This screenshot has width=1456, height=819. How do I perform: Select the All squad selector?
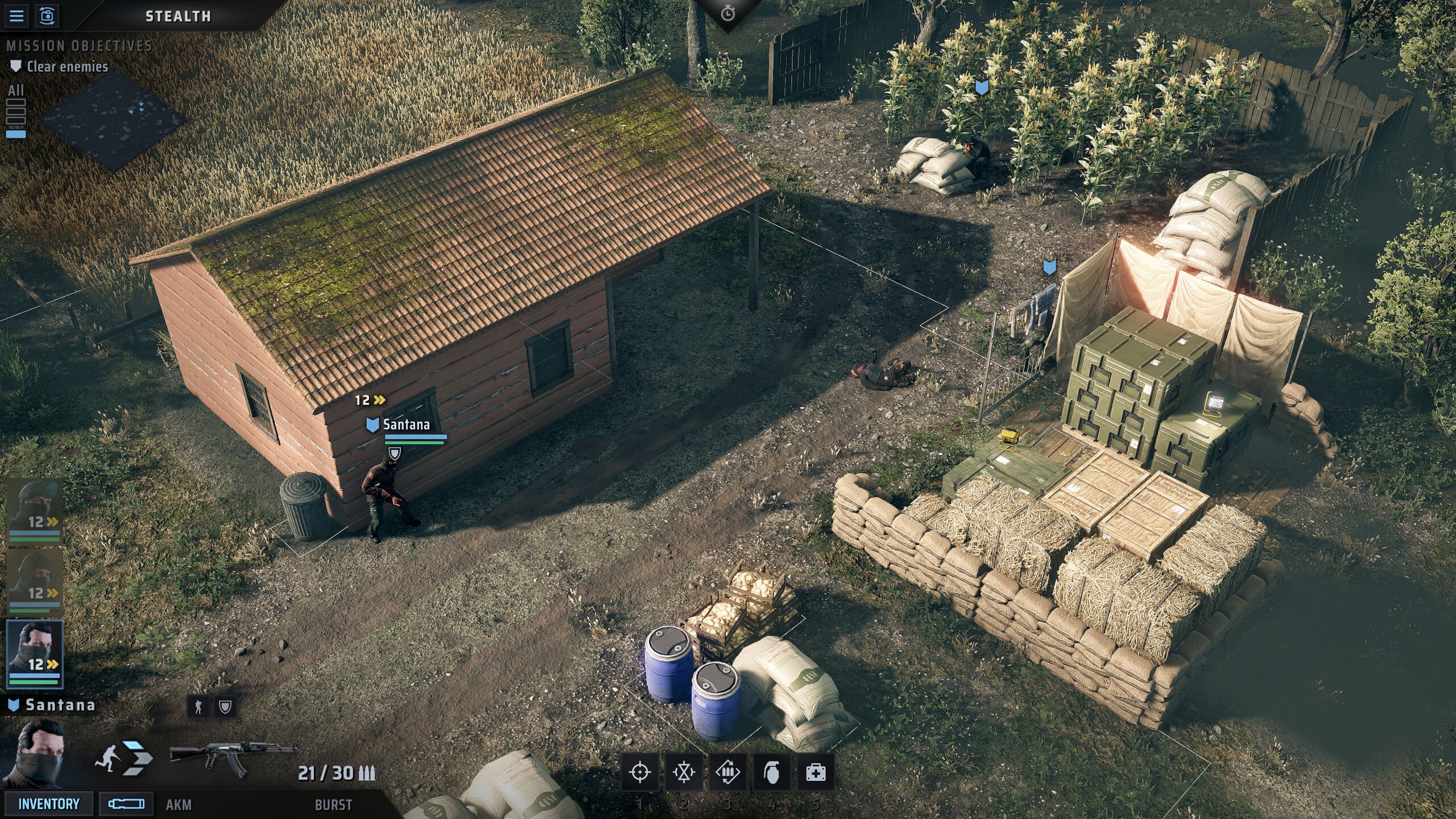16,91
